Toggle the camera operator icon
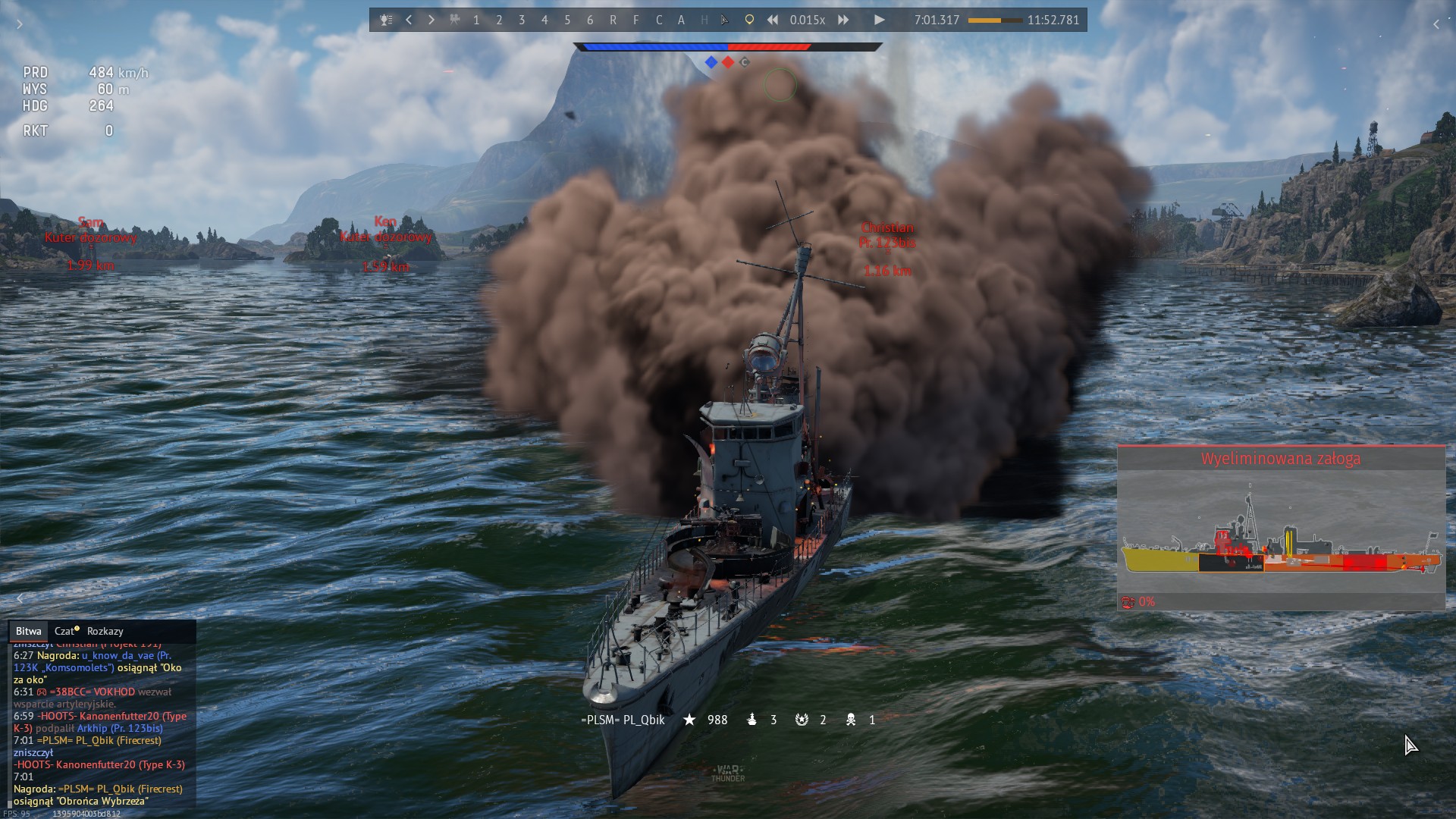 click(x=454, y=20)
